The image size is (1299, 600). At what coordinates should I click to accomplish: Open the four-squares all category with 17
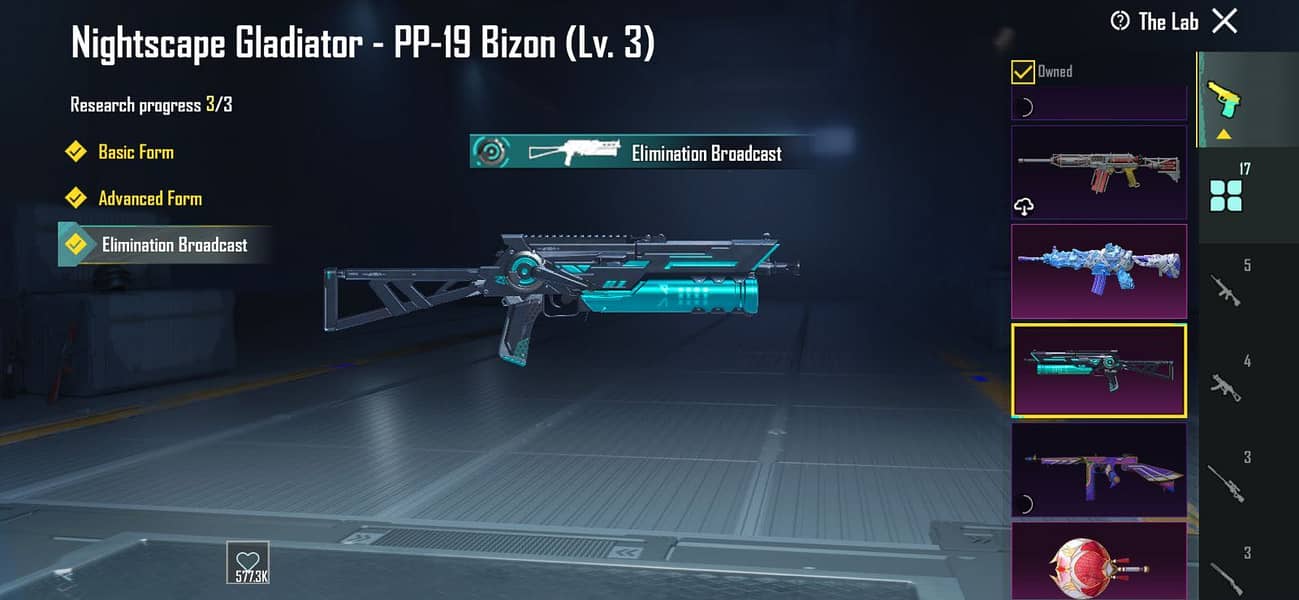(x=1226, y=190)
